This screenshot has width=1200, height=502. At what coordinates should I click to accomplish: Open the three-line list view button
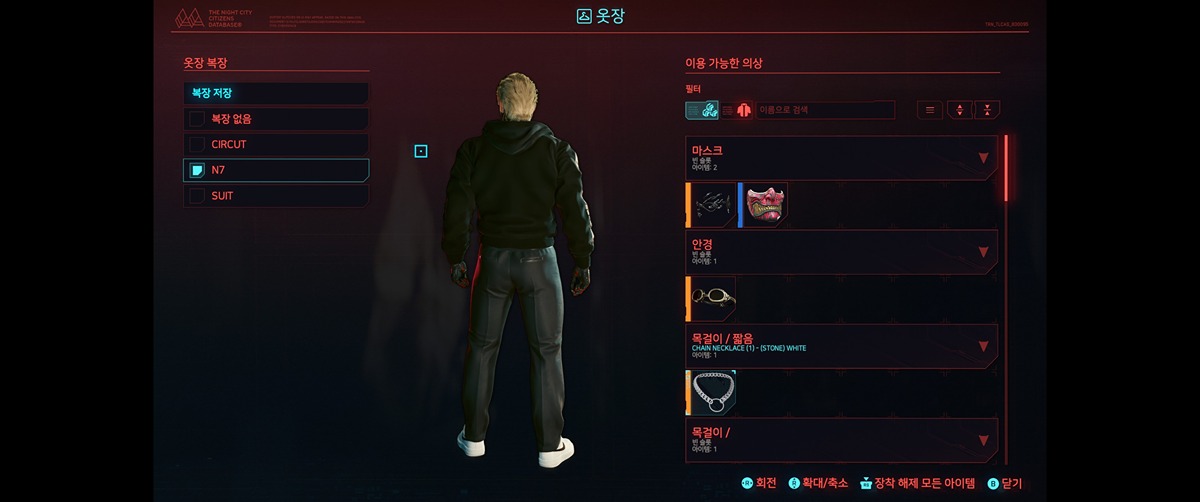pyautogui.click(x=930, y=110)
